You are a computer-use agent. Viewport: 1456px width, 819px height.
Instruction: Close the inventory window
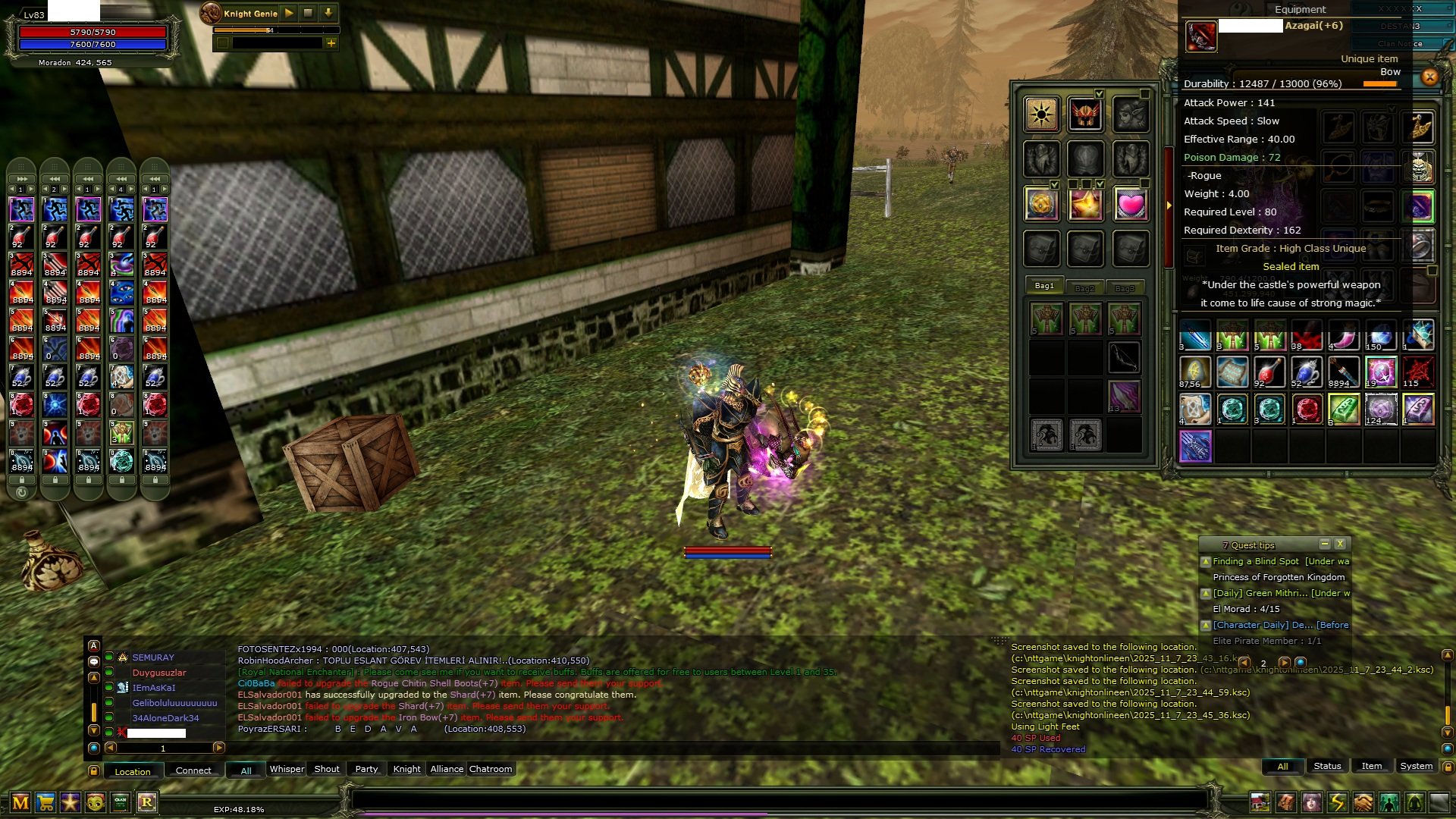(1429, 77)
